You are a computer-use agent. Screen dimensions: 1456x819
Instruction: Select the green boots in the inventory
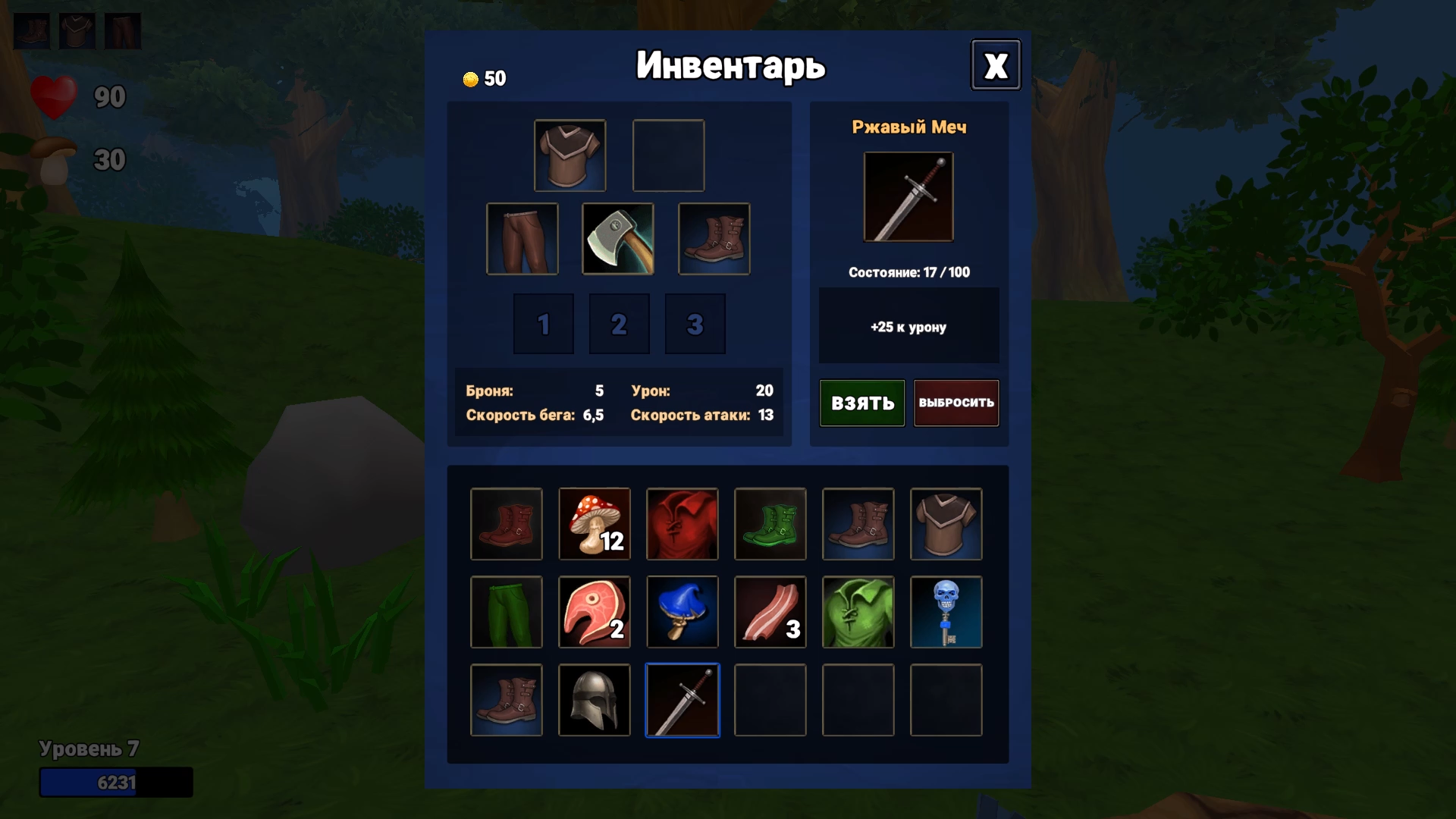tap(770, 524)
